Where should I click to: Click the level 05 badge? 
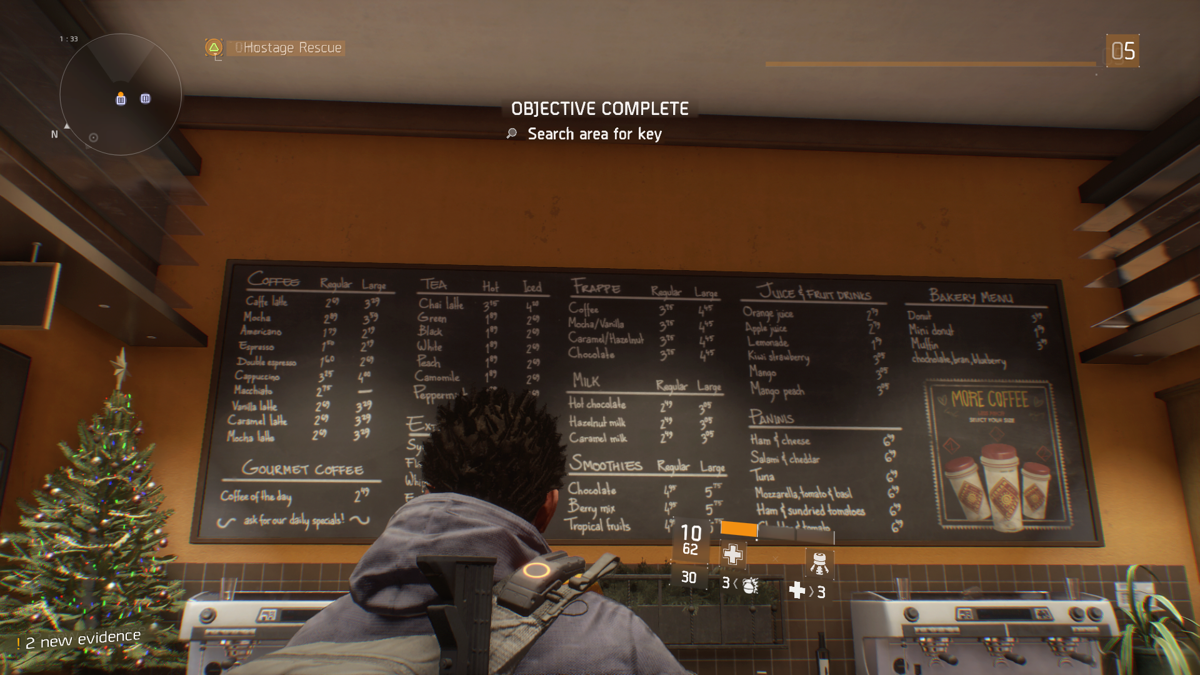pos(1122,50)
